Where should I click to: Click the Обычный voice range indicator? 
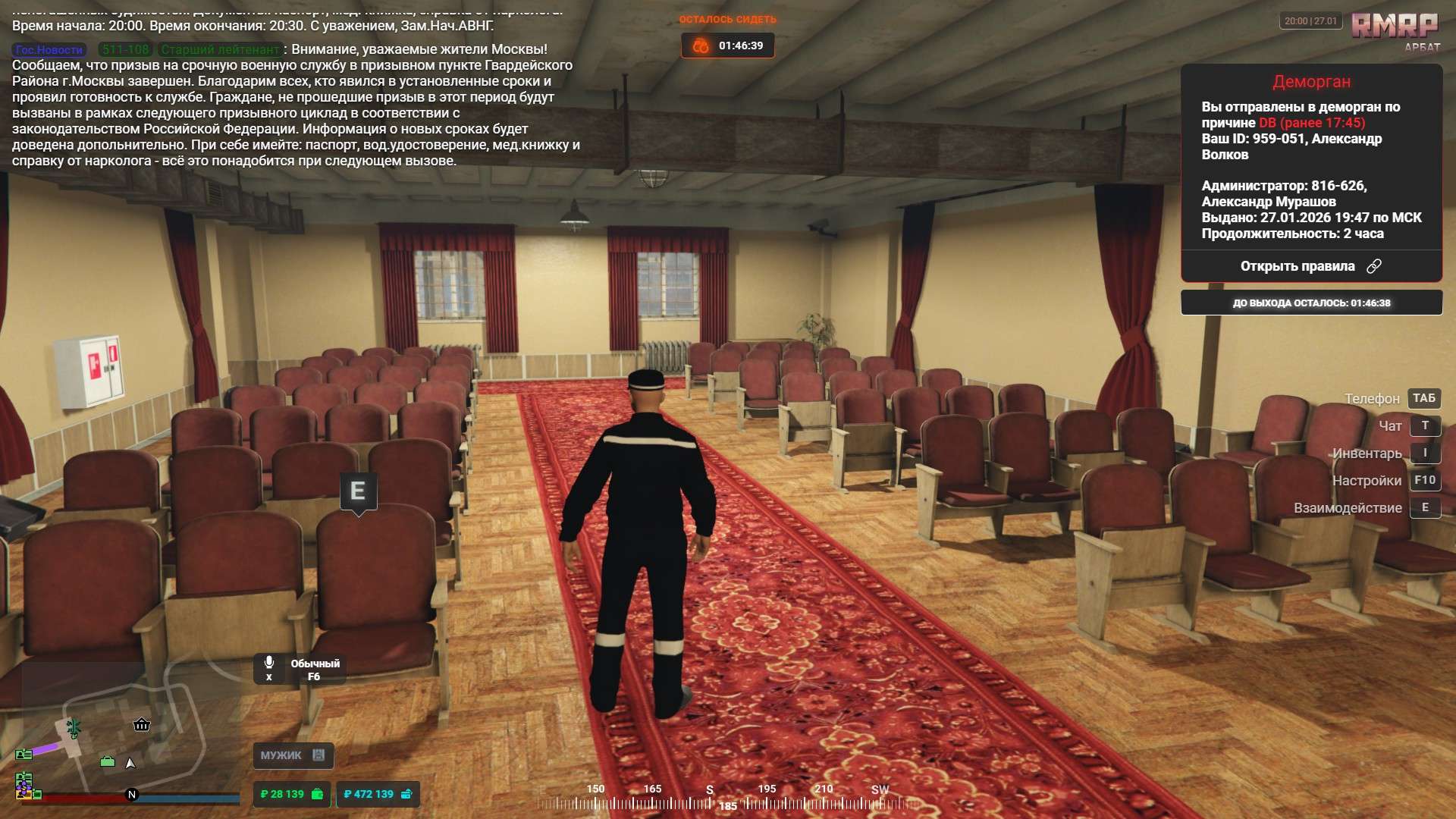315,664
